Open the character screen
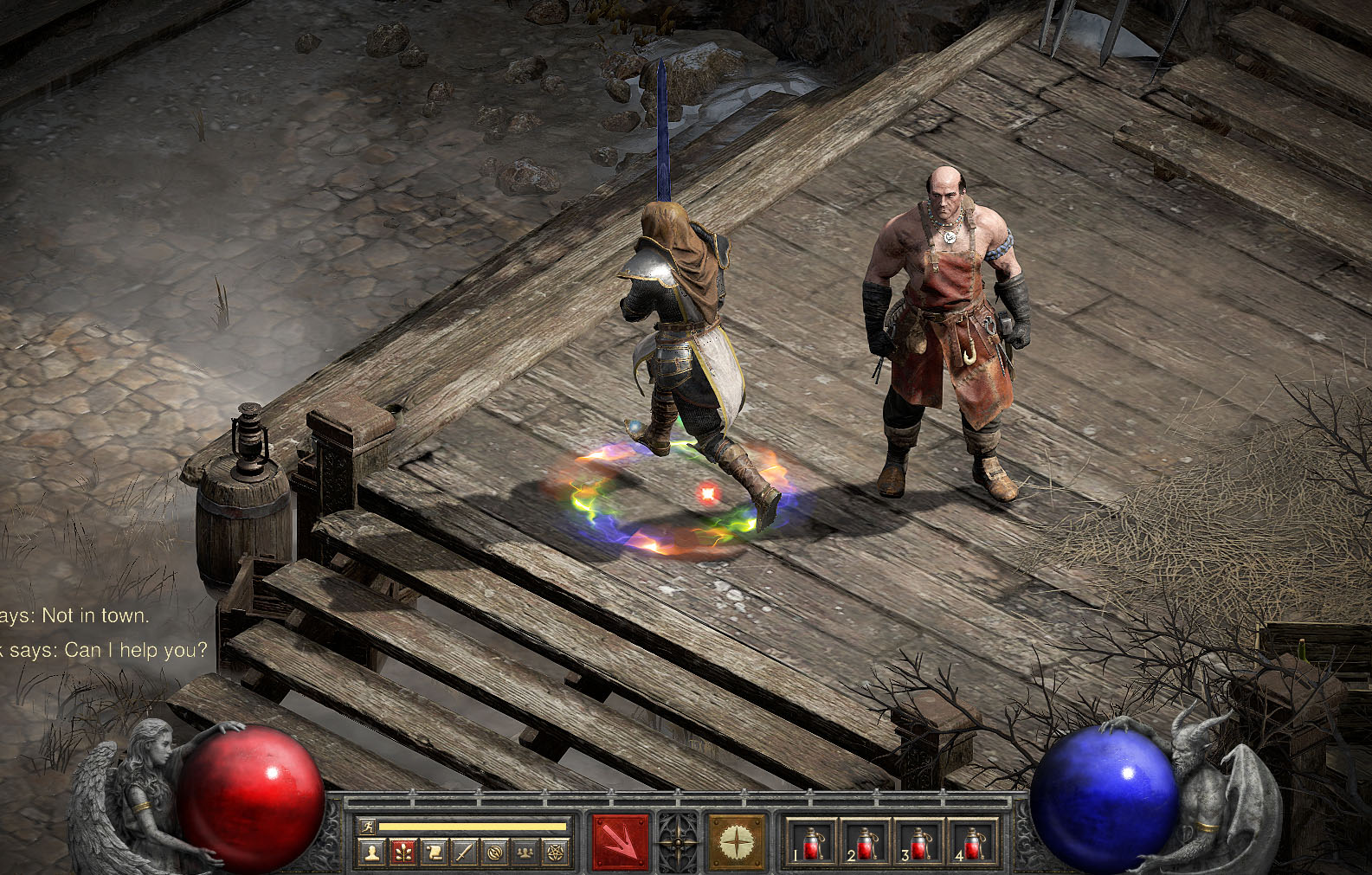The height and width of the screenshot is (875, 1372). point(373,853)
